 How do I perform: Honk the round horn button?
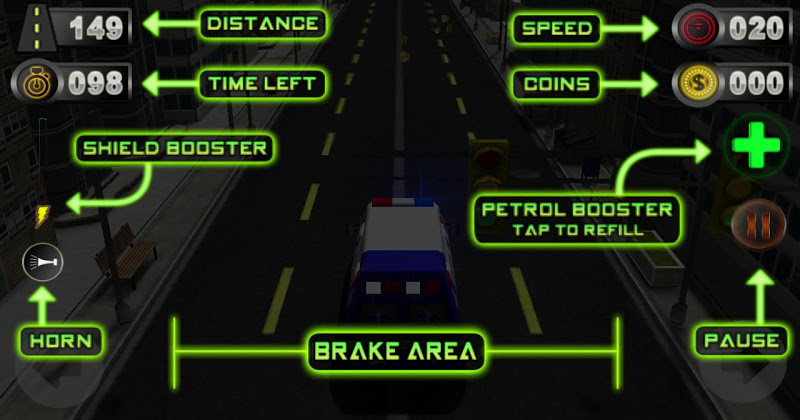coord(41,263)
